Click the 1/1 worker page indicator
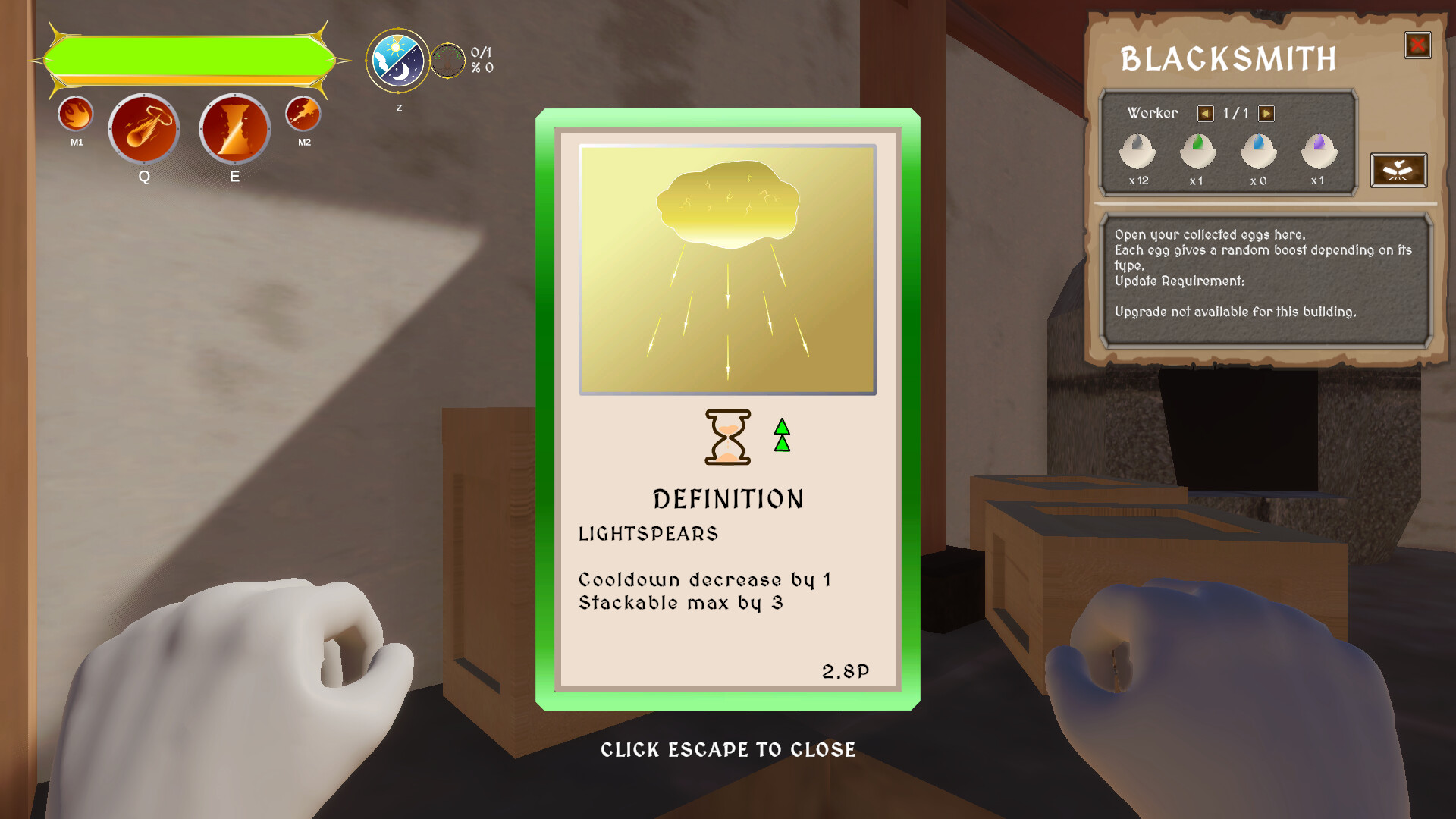1456x819 pixels. pos(1235,112)
